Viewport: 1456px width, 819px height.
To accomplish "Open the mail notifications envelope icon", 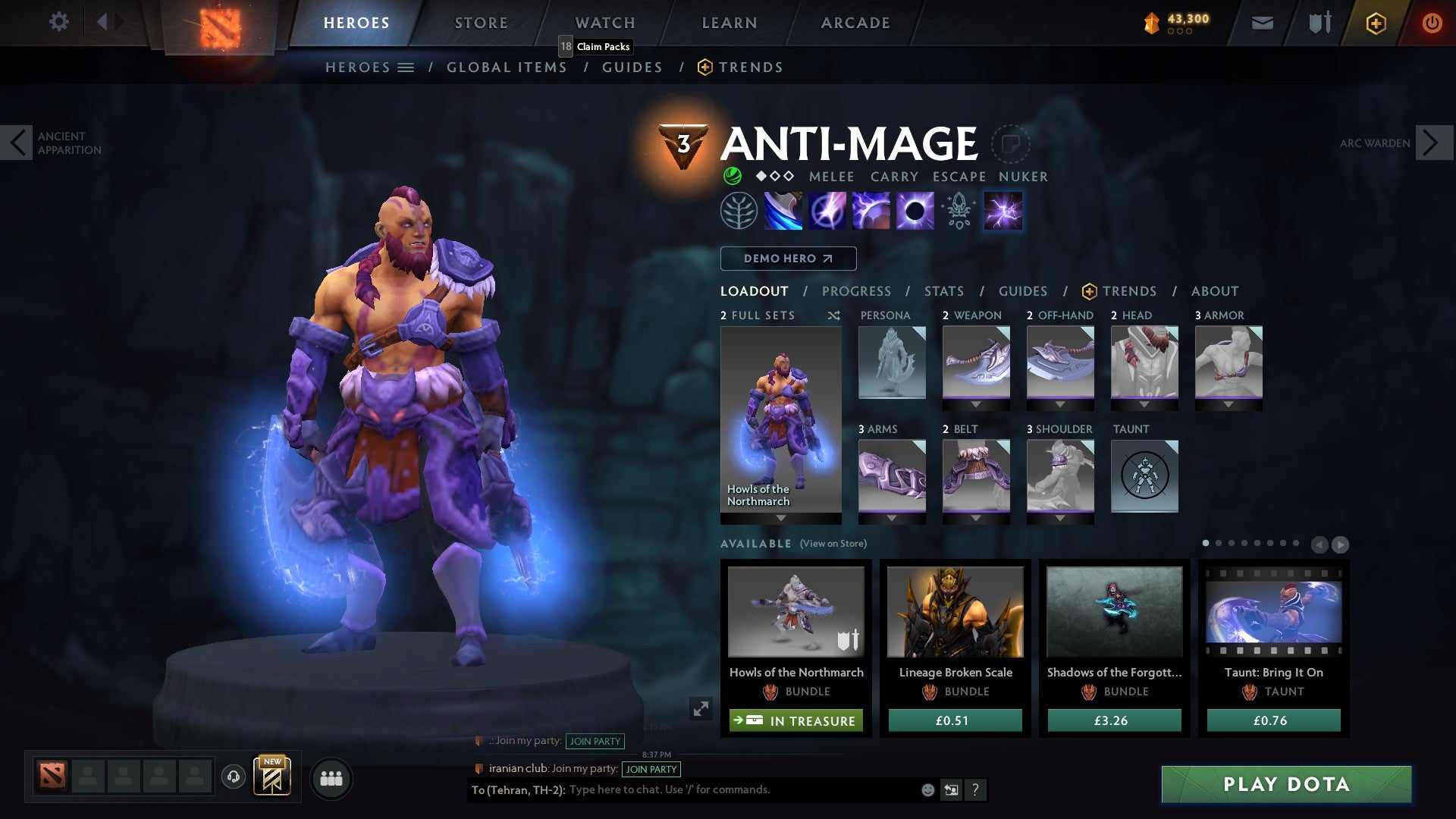I will click(1262, 23).
